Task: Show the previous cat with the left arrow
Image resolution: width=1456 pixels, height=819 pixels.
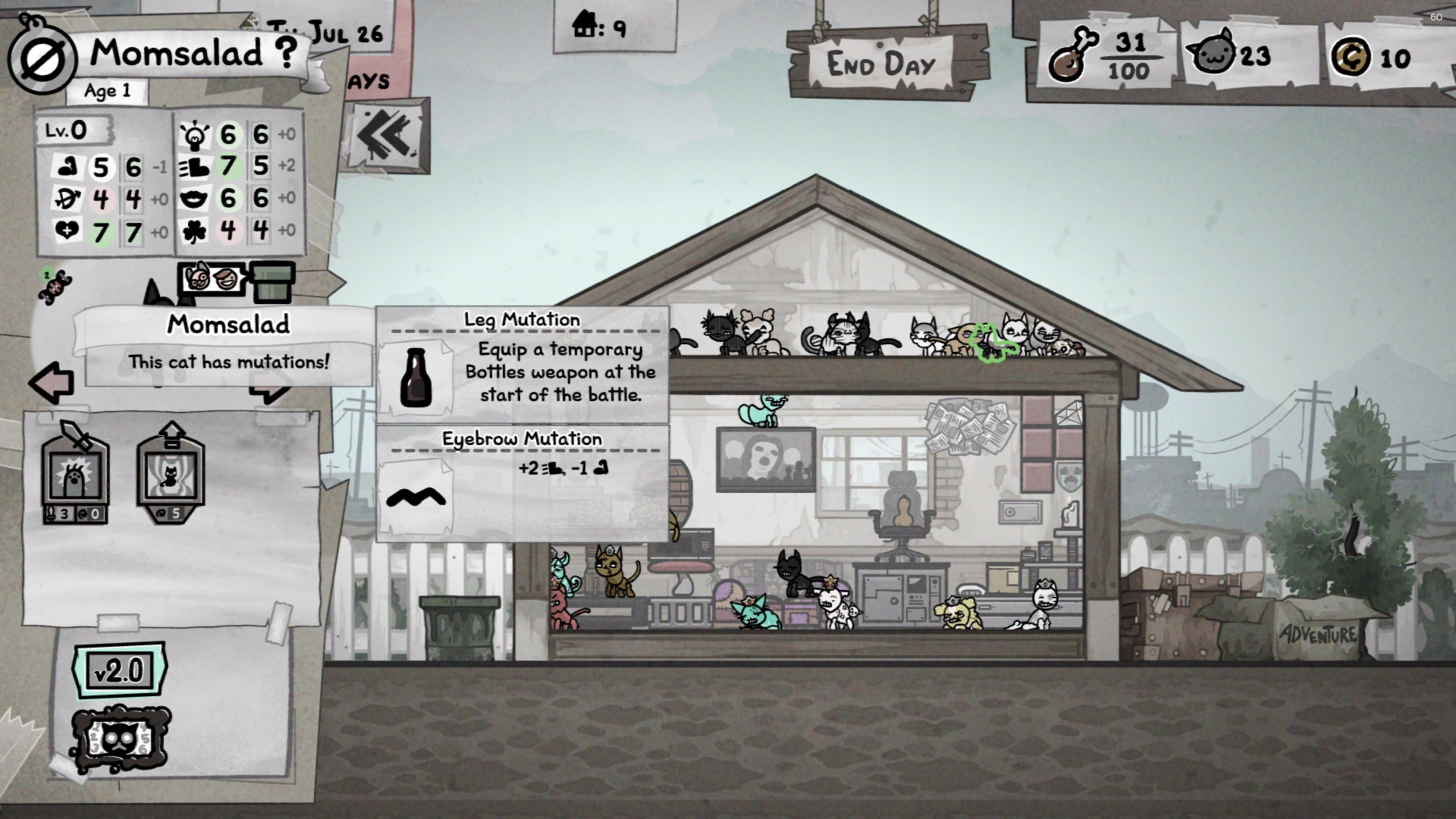Action: click(52, 381)
